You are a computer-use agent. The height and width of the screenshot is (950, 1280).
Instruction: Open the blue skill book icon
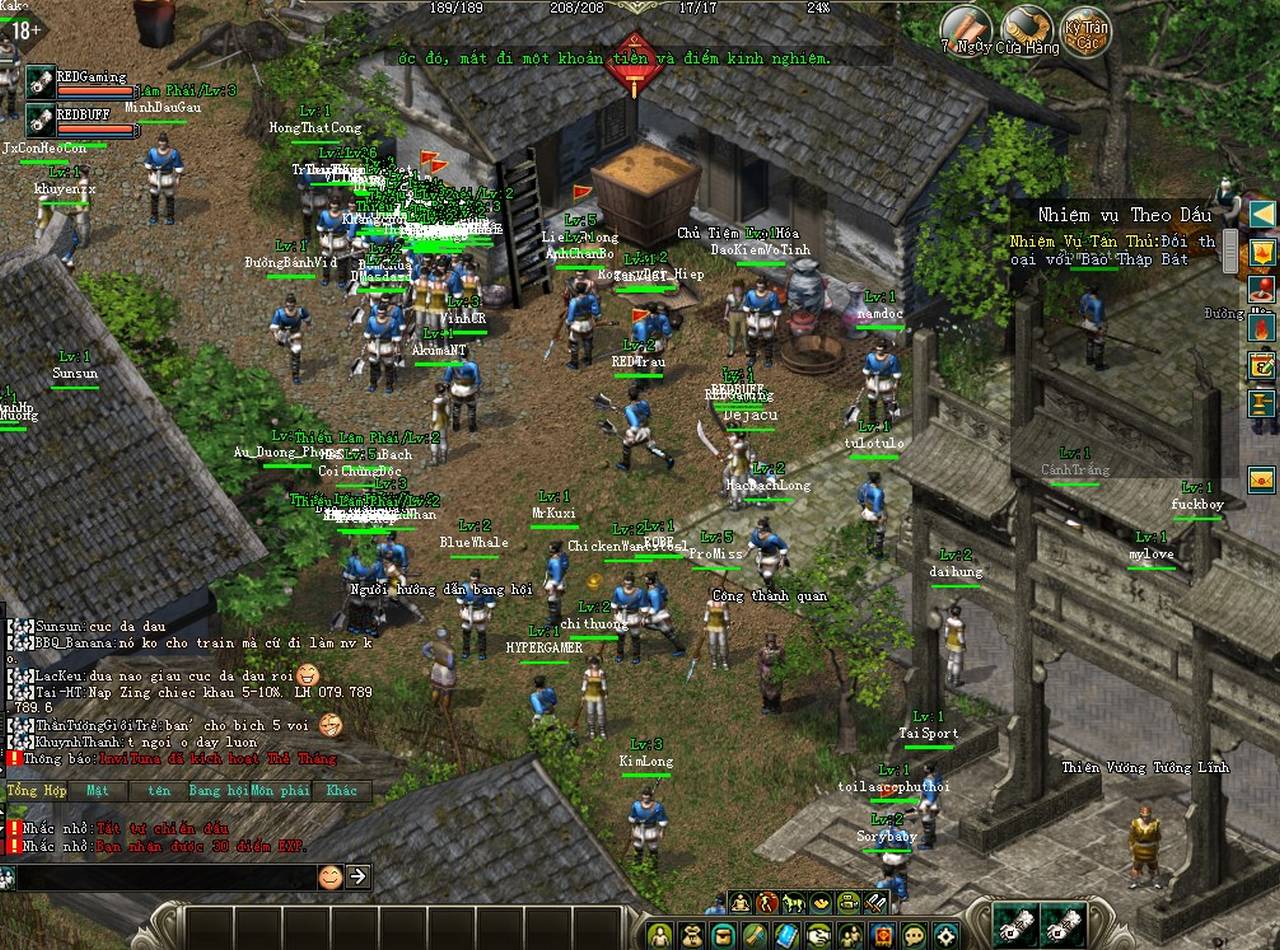pyautogui.click(x=785, y=936)
